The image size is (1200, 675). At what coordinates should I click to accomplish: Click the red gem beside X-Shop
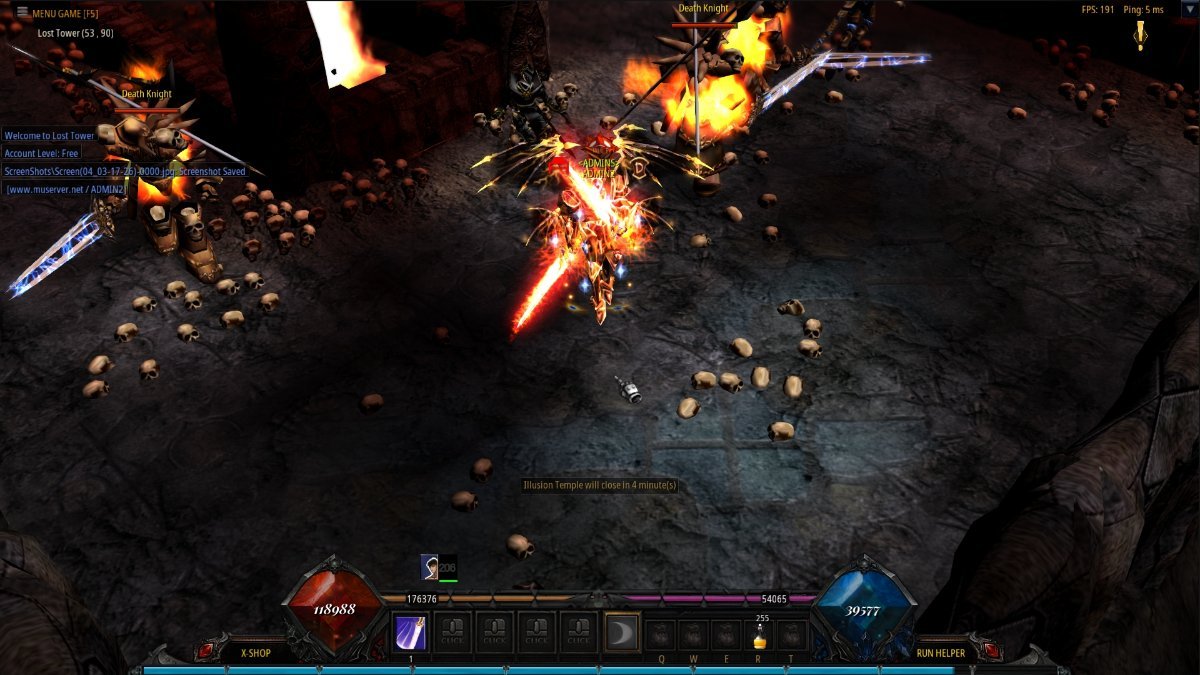204,652
